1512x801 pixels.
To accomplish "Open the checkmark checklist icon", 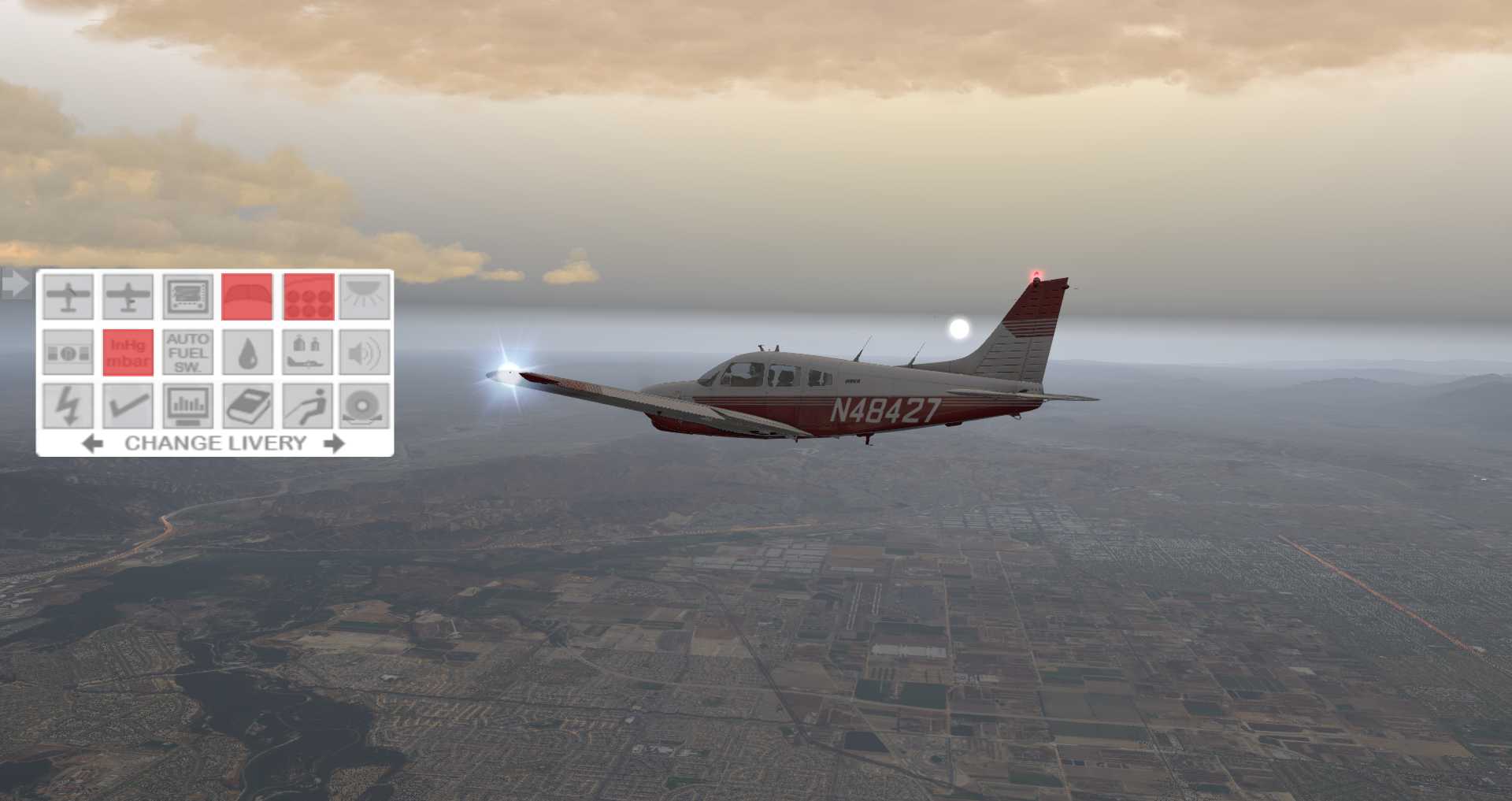I will coord(128,406).
